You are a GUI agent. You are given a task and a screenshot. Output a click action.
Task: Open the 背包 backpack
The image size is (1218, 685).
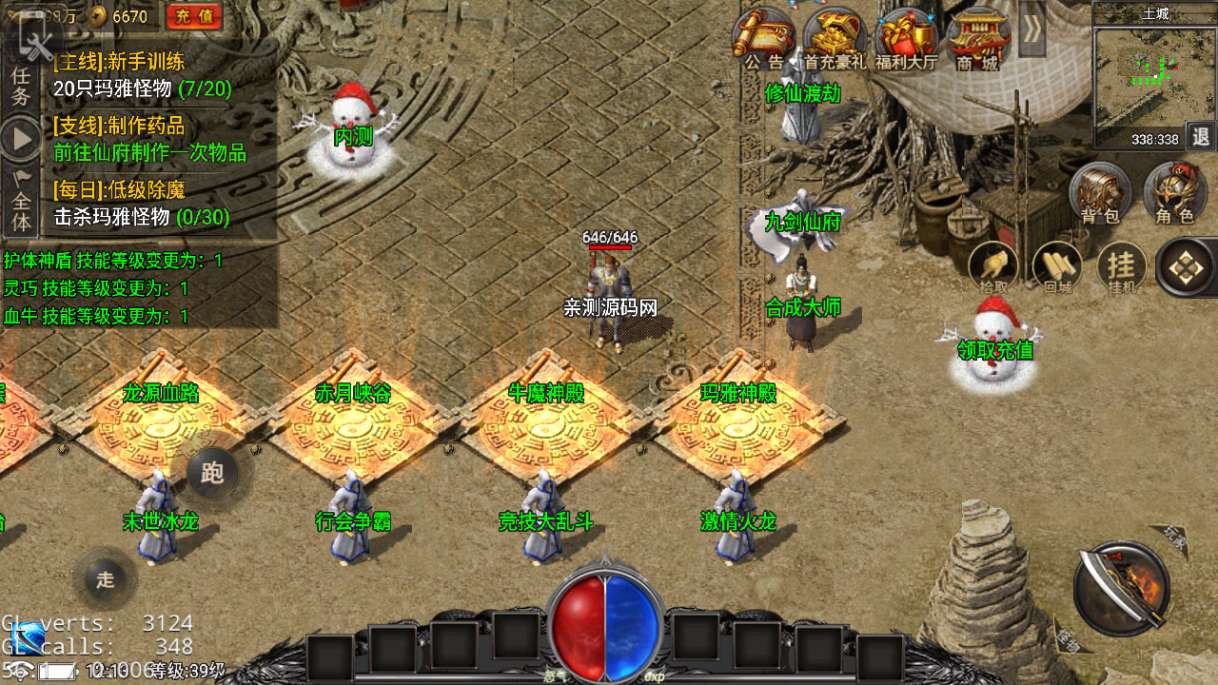click(x=1099, y=192)
